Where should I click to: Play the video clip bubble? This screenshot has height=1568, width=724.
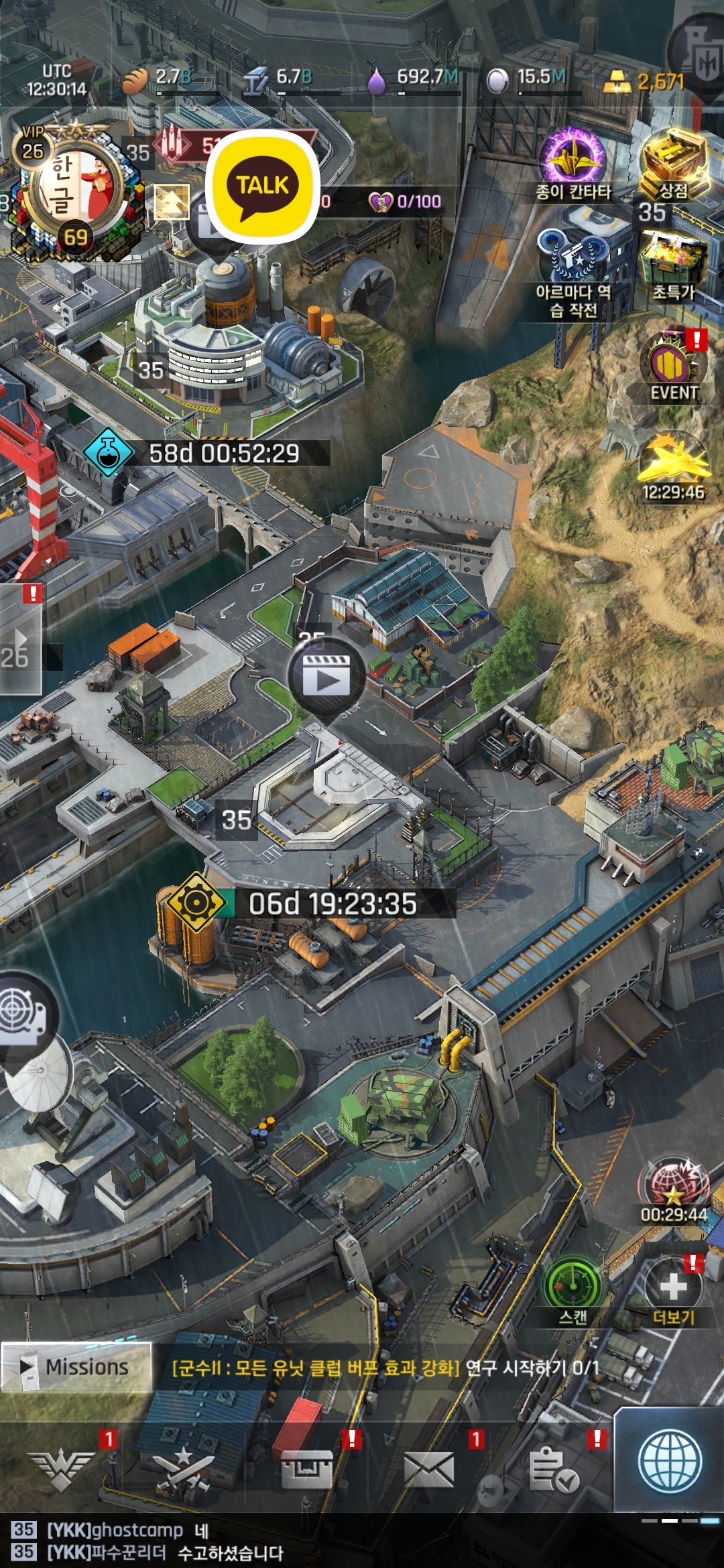[326, 677]
